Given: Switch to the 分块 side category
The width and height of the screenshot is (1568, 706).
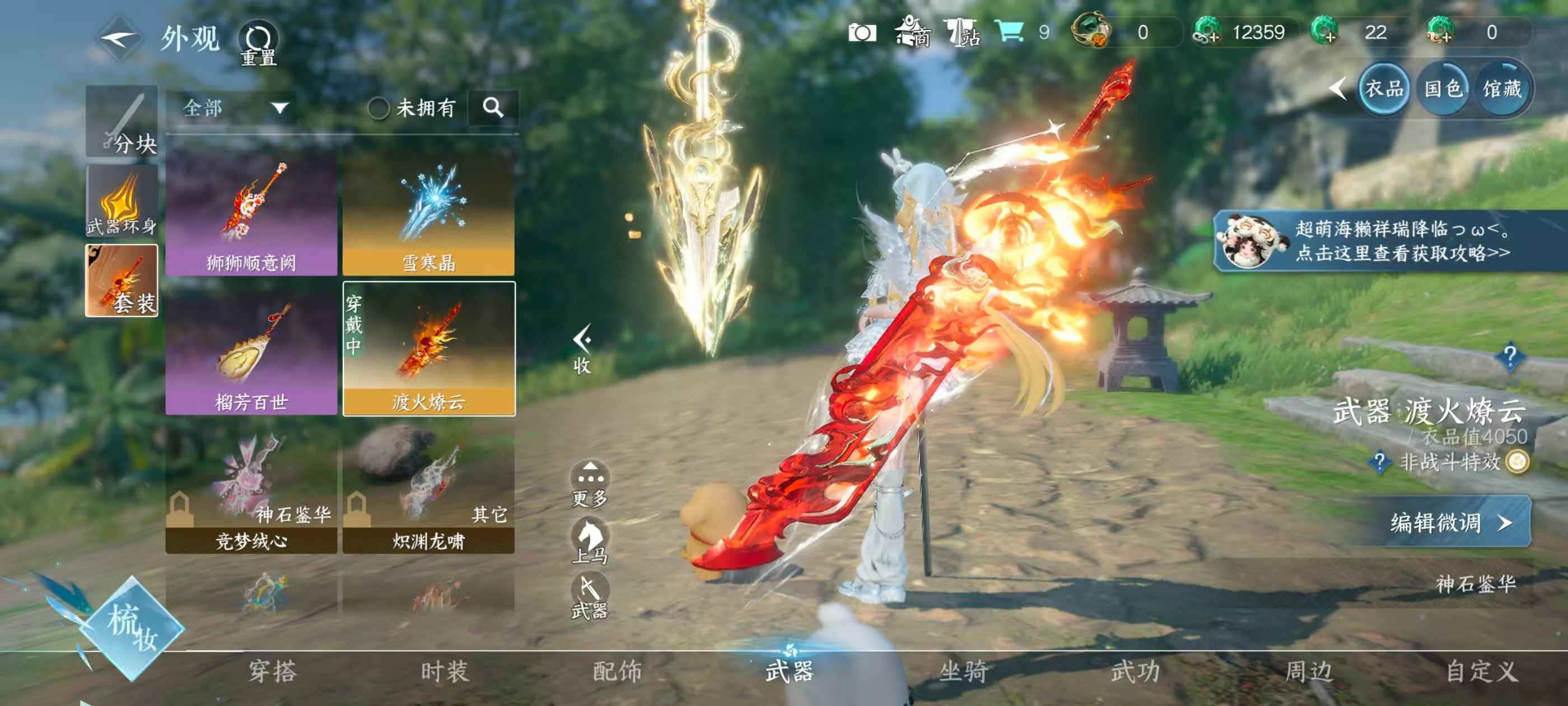Looking at the screenshot, I should click(122, 122).
